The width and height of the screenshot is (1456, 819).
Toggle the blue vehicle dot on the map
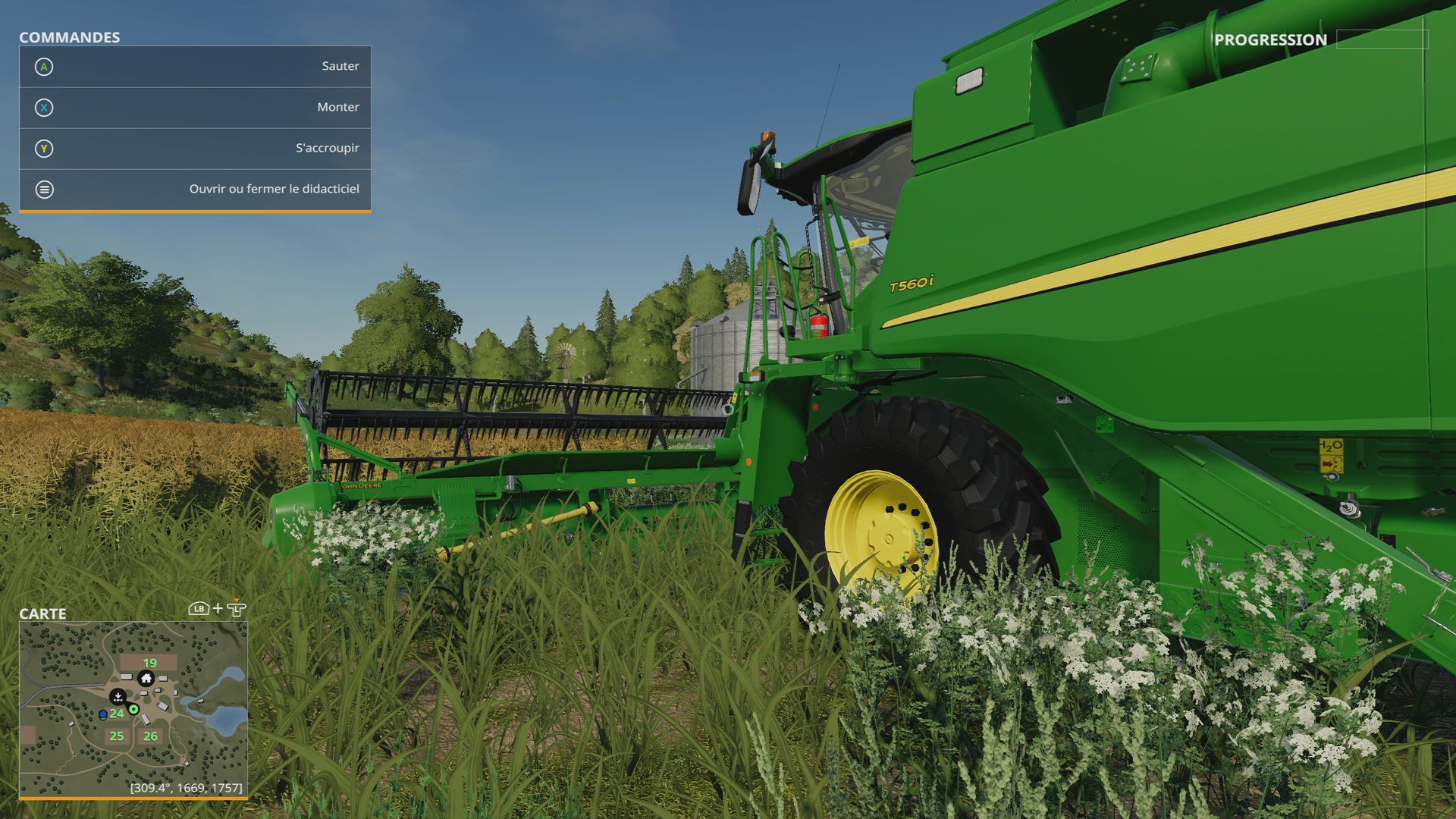(x=102, y=714)
